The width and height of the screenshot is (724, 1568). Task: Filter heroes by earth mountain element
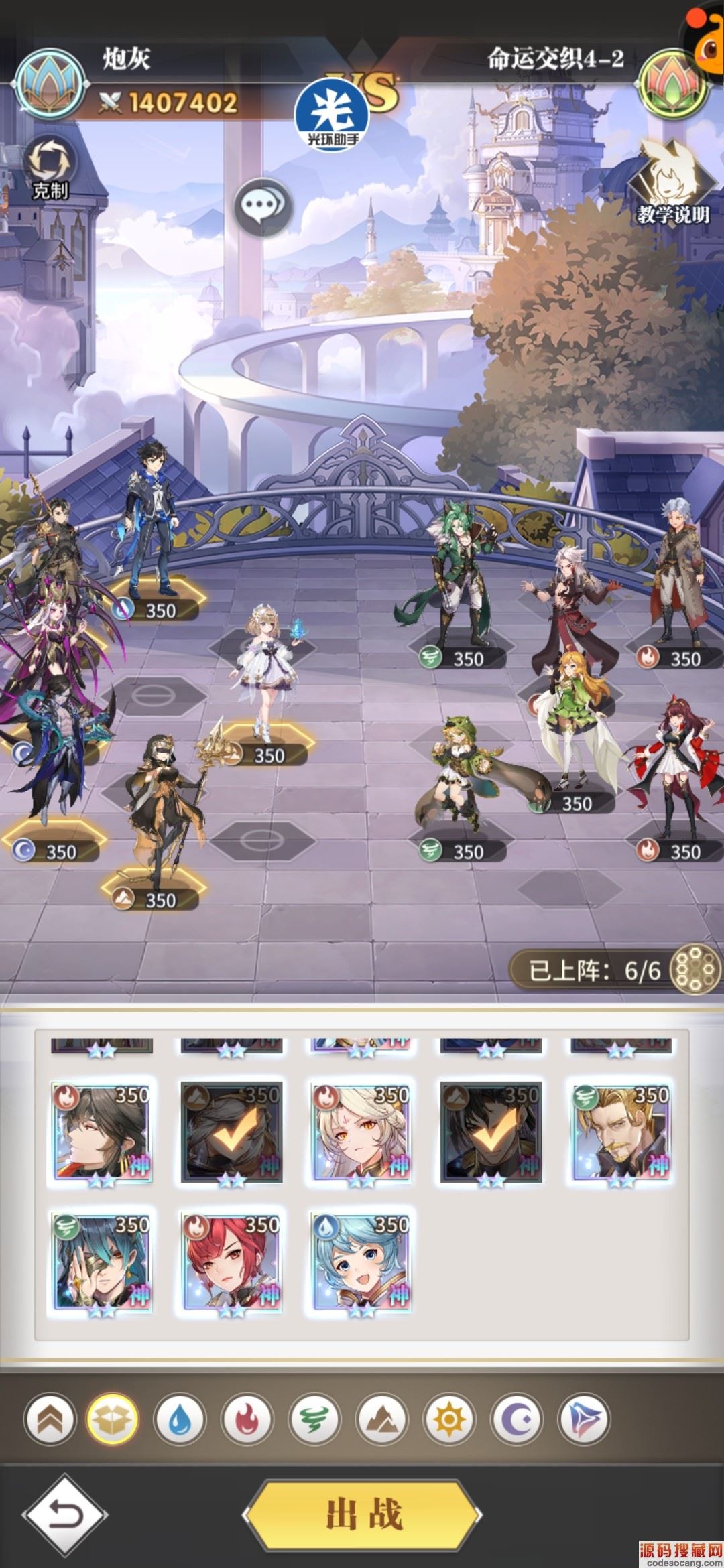coord(381,1419)
